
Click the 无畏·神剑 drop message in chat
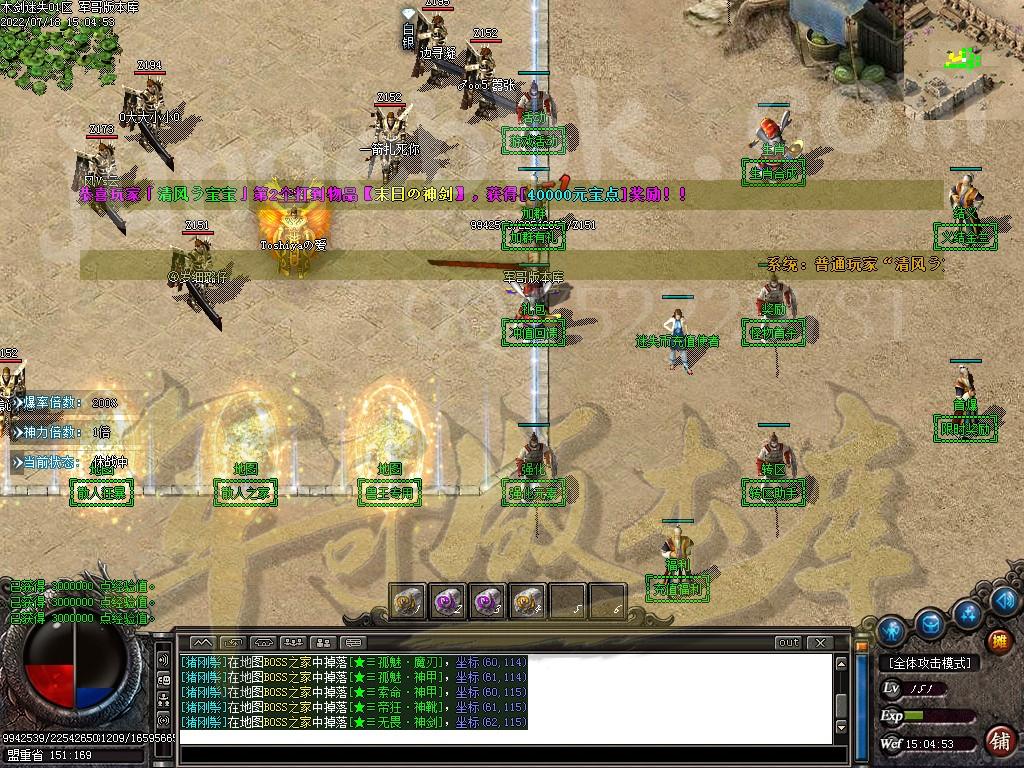click(354, 722)
